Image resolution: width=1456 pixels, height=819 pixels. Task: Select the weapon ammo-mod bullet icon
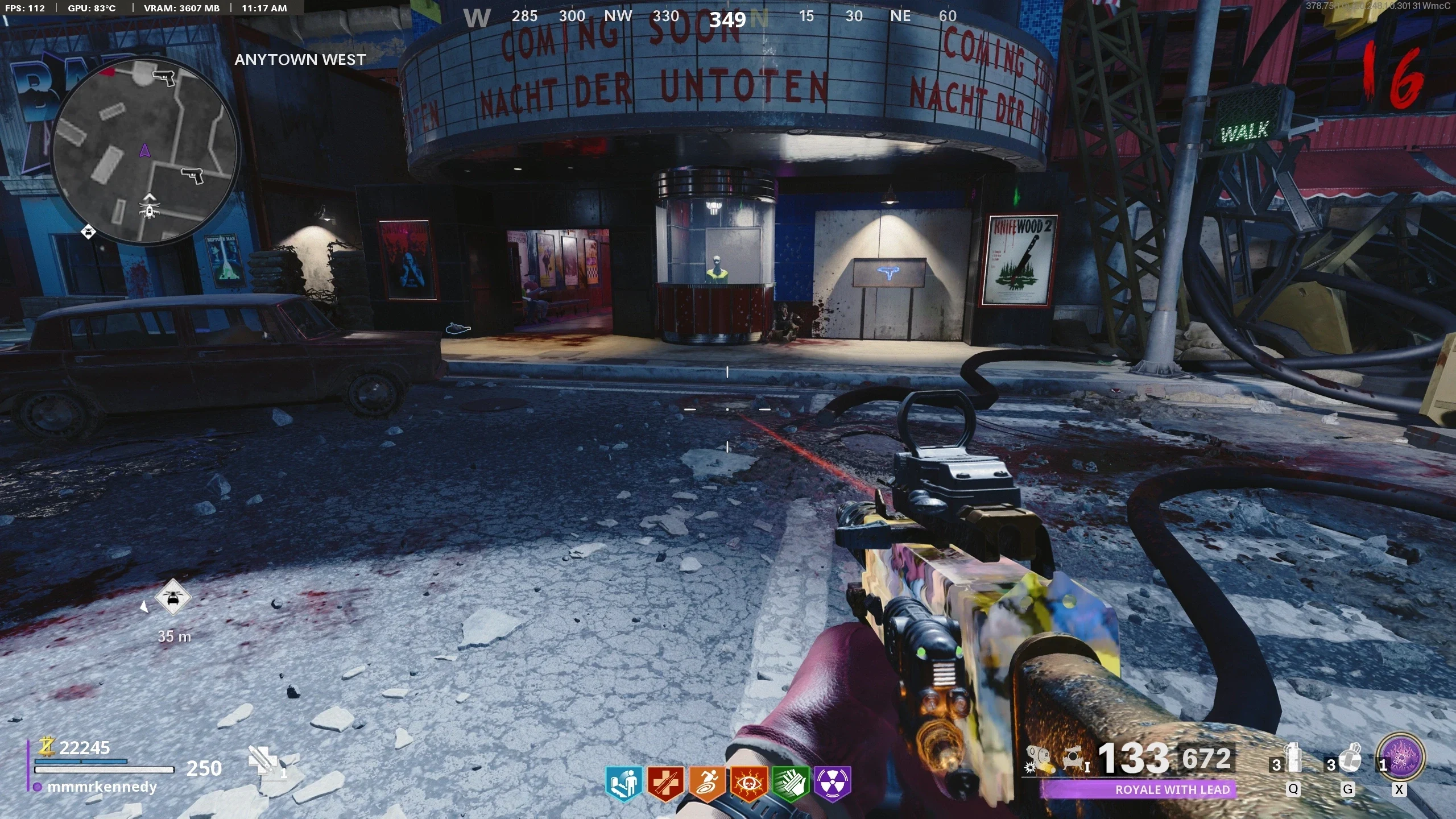(1039, 760)
